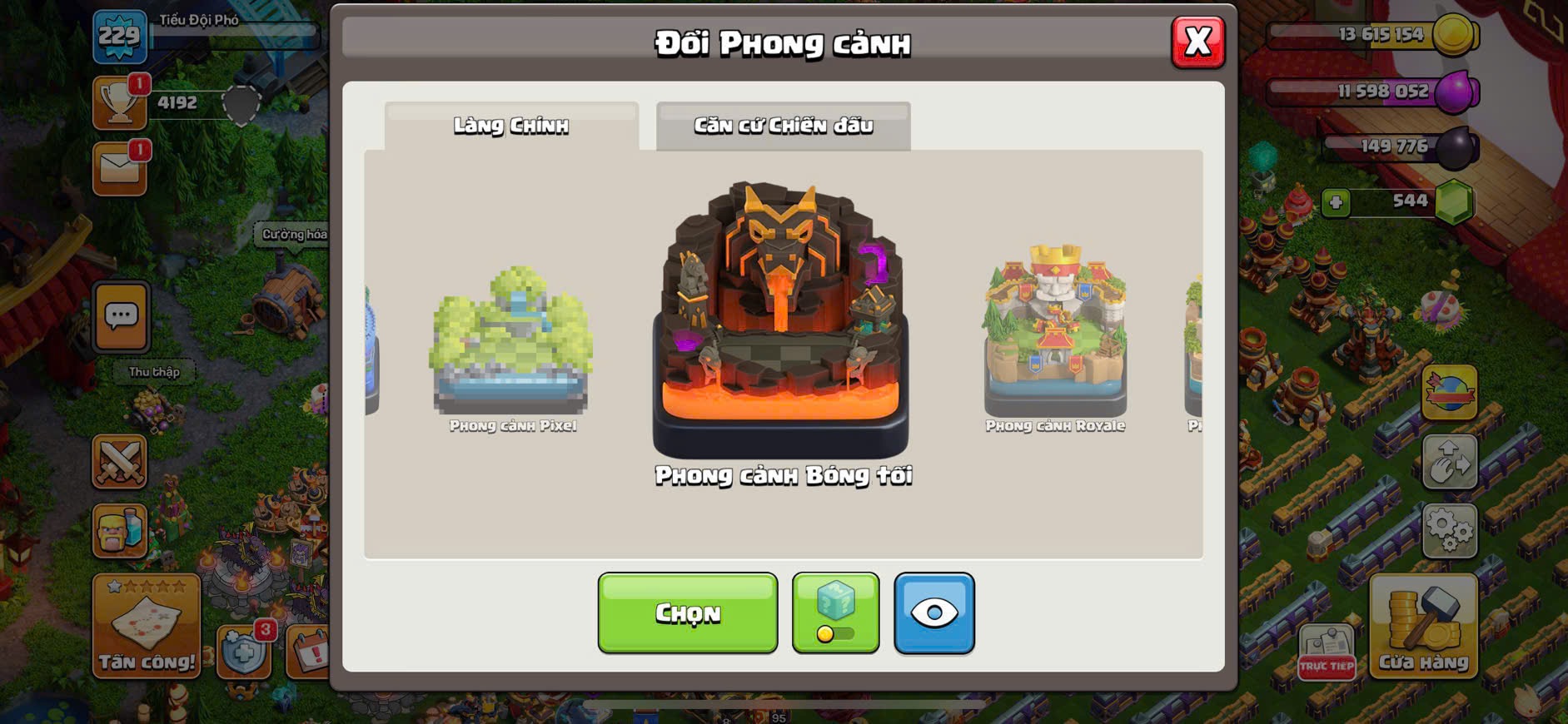Switch to the Làng Chính tab

click(x=511, y=126)
